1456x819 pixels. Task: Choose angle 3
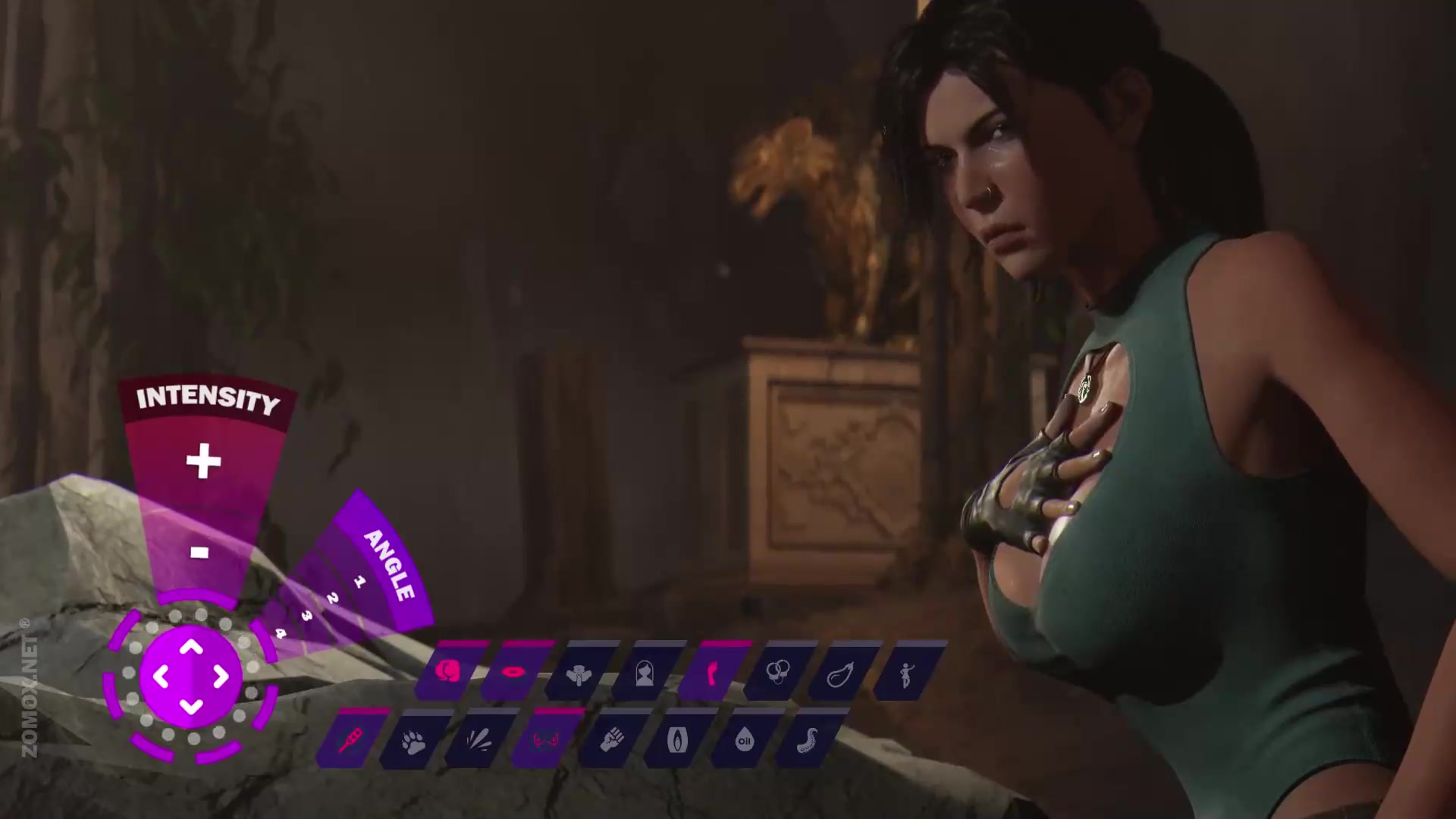coord(306,616)
